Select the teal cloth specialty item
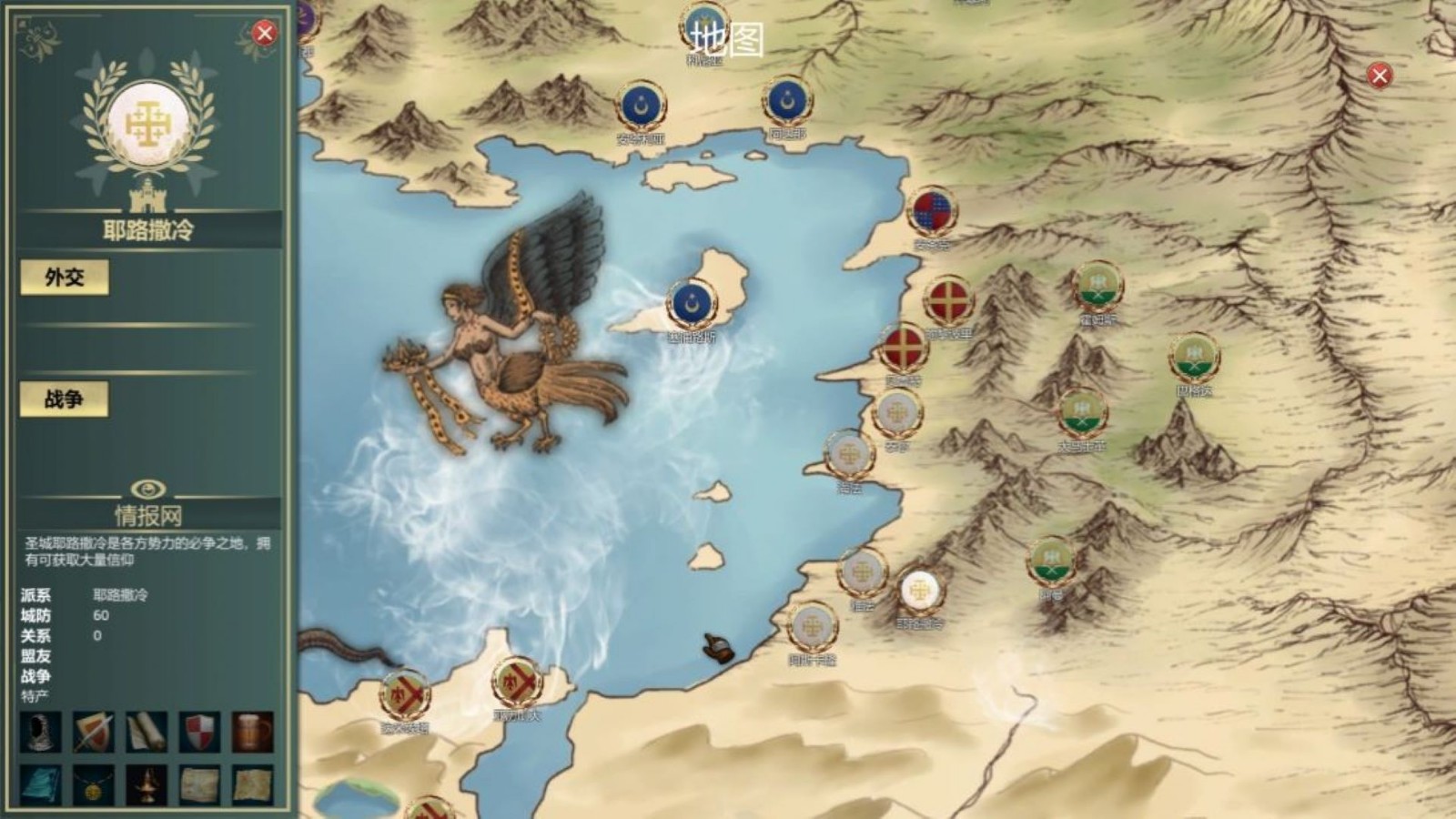The image size is (1456, 819). pyautogui.click(x=40, y=784)
